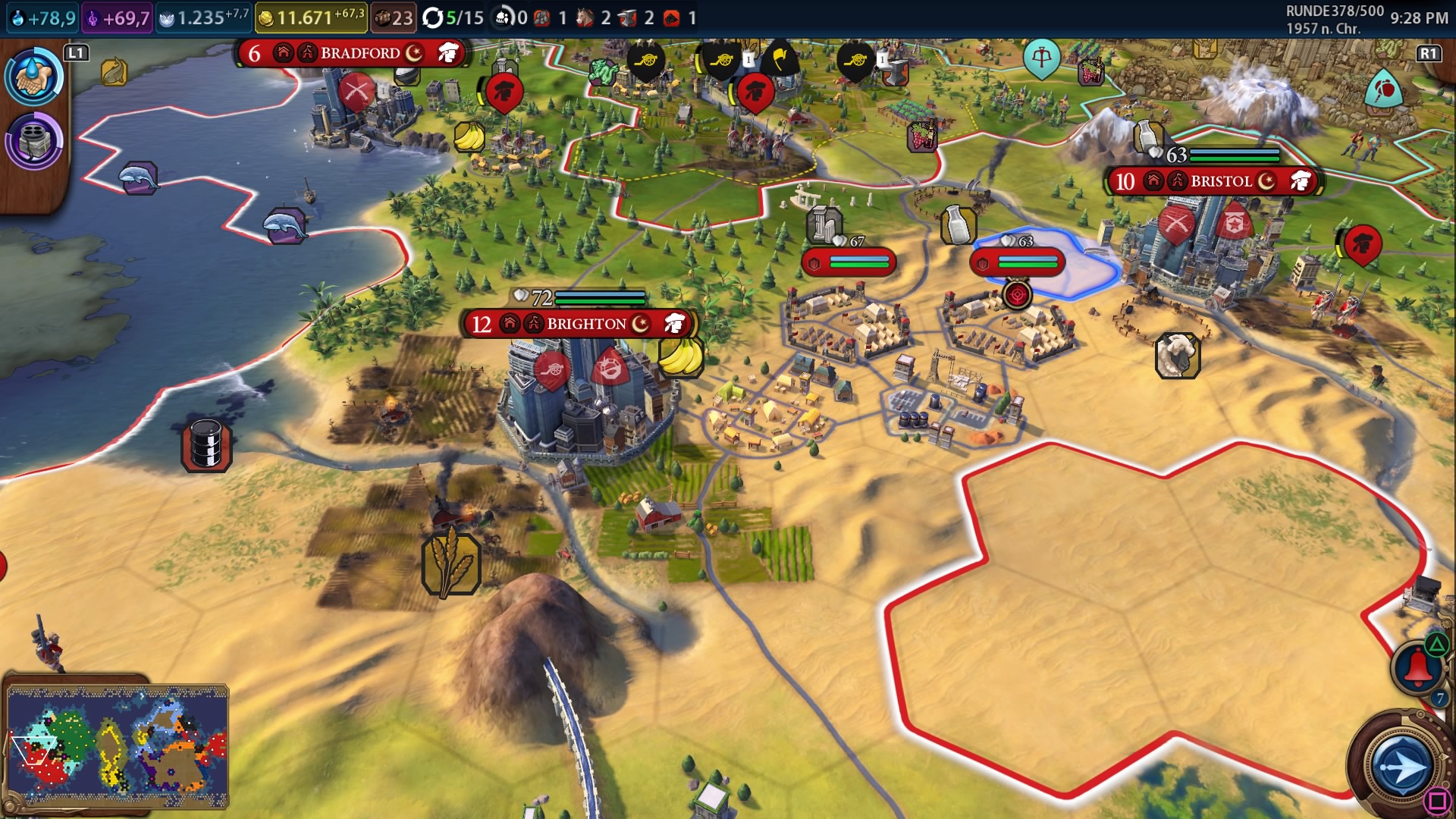Show the faith yield details
1456x819 pixels.
[203, 17]
